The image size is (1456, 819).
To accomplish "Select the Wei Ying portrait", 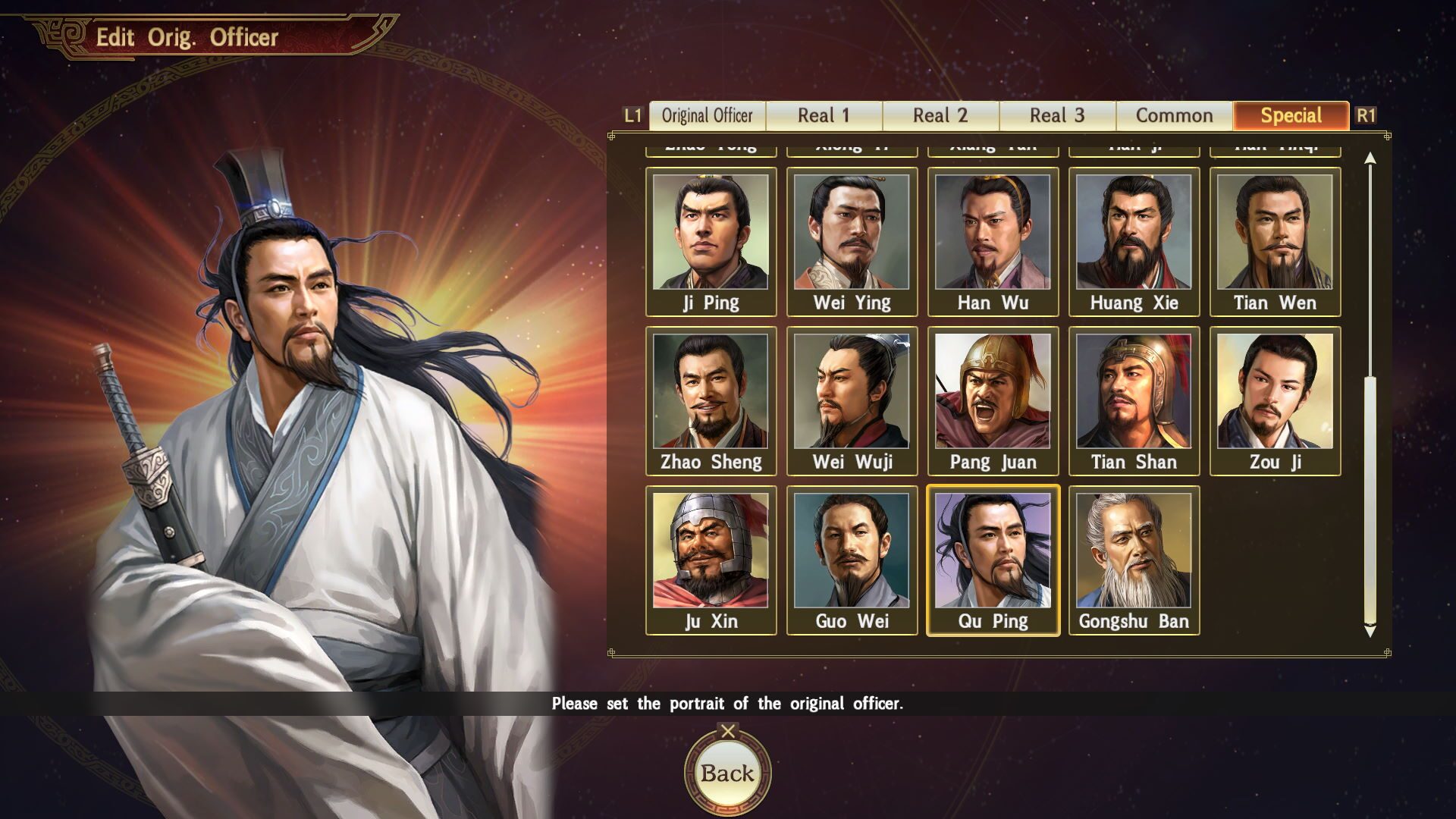I will tap(852, 241).
